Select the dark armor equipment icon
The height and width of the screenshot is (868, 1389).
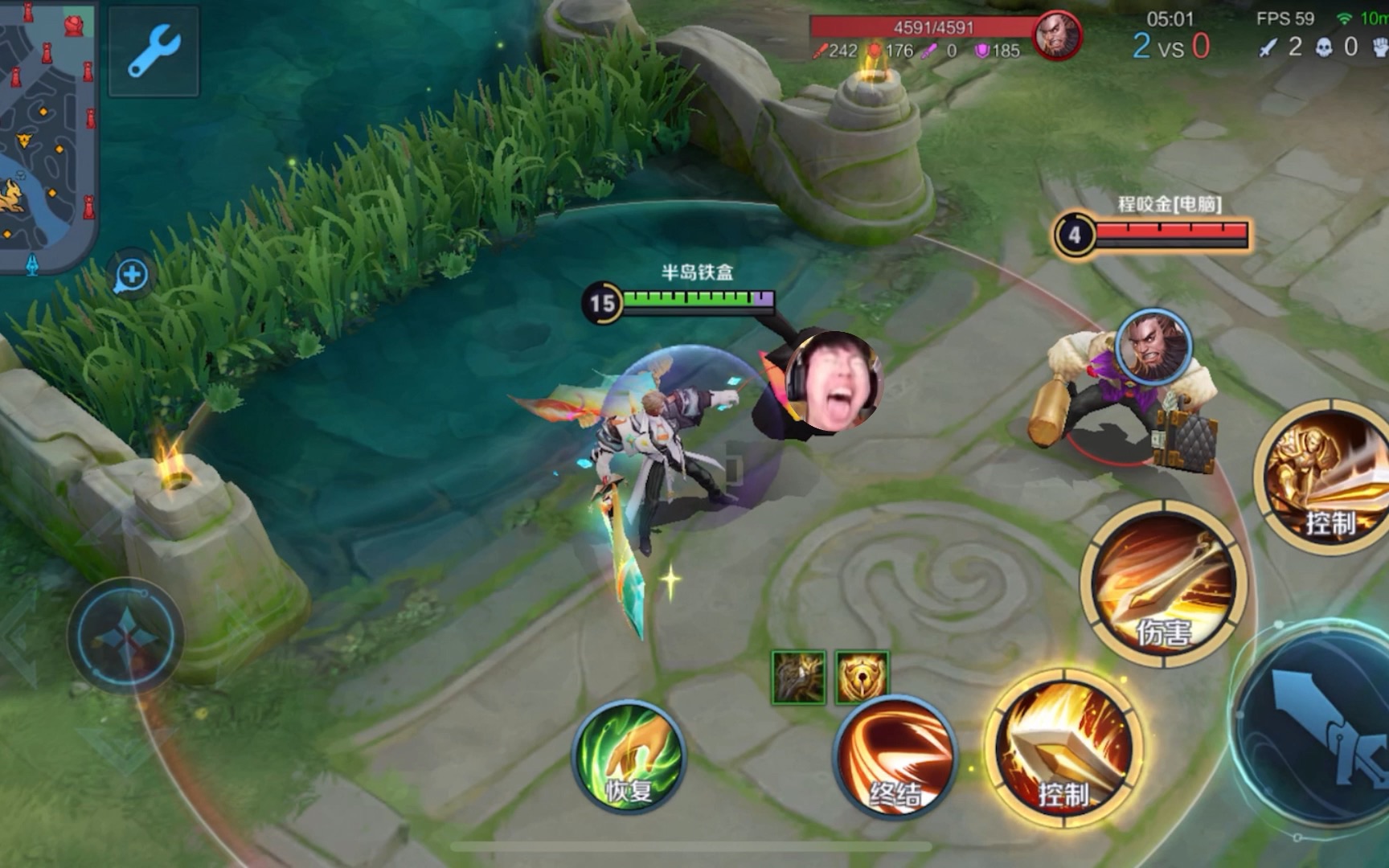tap(798, 677)
